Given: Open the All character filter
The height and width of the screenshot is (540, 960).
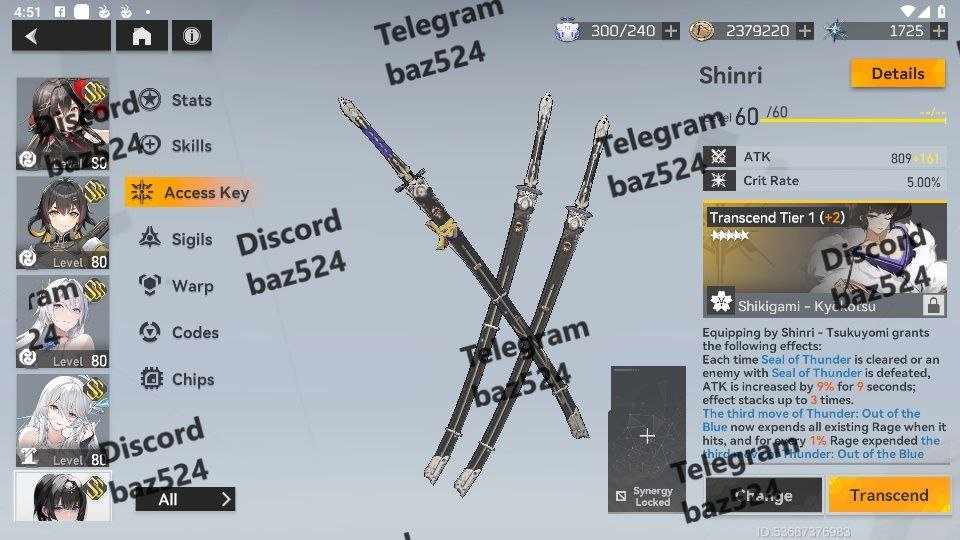Looking at the screenshot, I should coord(186,499).
